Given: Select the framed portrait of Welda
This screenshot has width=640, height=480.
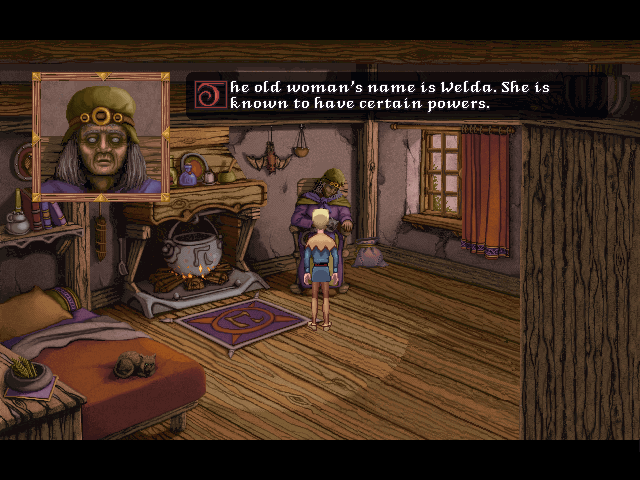Looking at the screenshot, I should [100, 136].
